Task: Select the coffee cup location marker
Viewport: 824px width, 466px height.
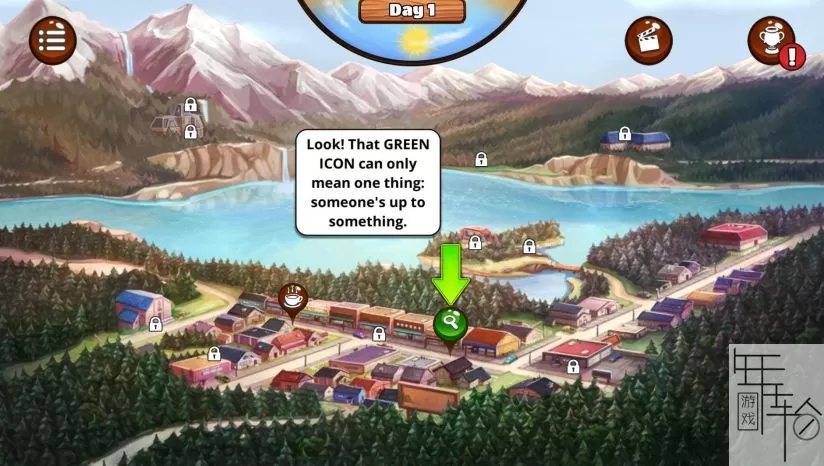Action: point(293,297)
